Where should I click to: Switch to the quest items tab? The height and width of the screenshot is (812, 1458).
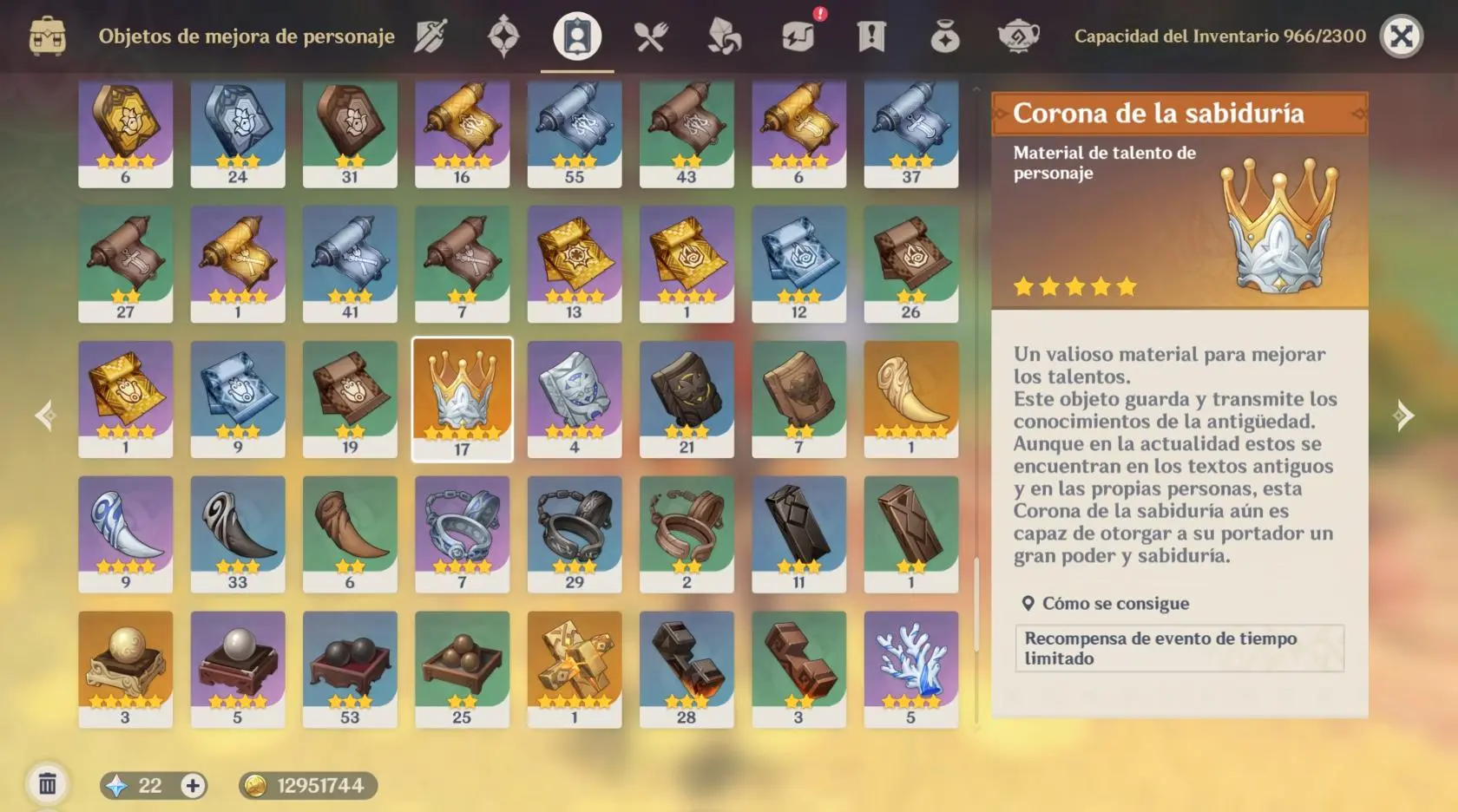(871, 36)
